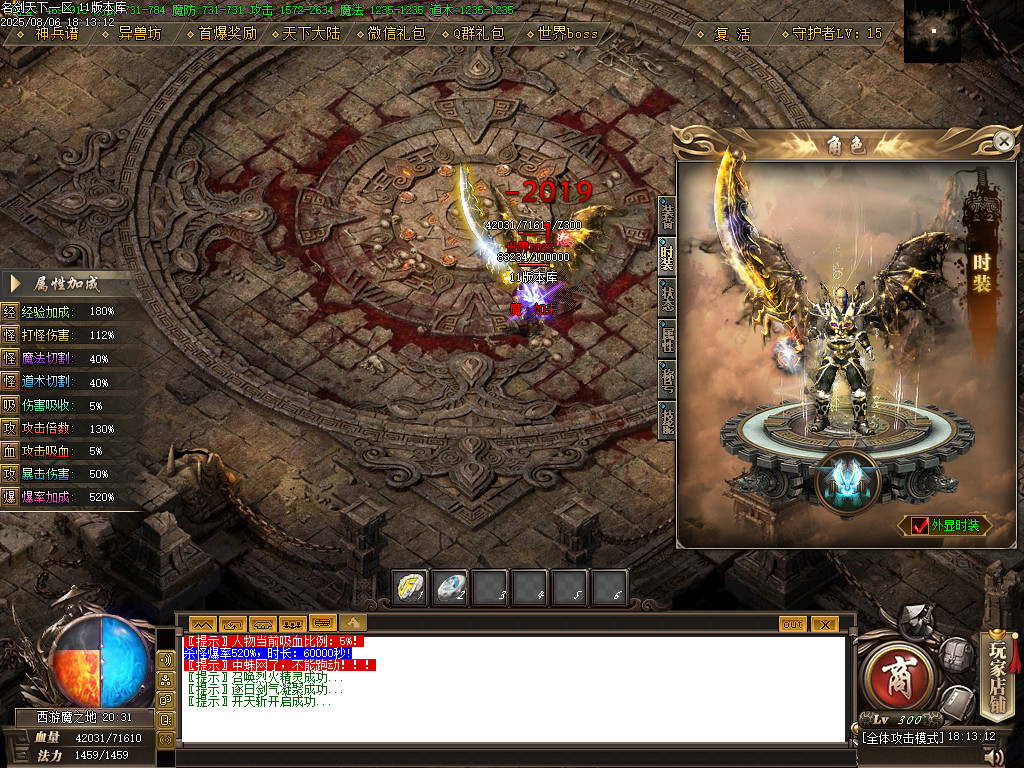Viewport: 1024px width, 768px height.
Task: Click the 复活 revive button
Action: coord(732,33)
